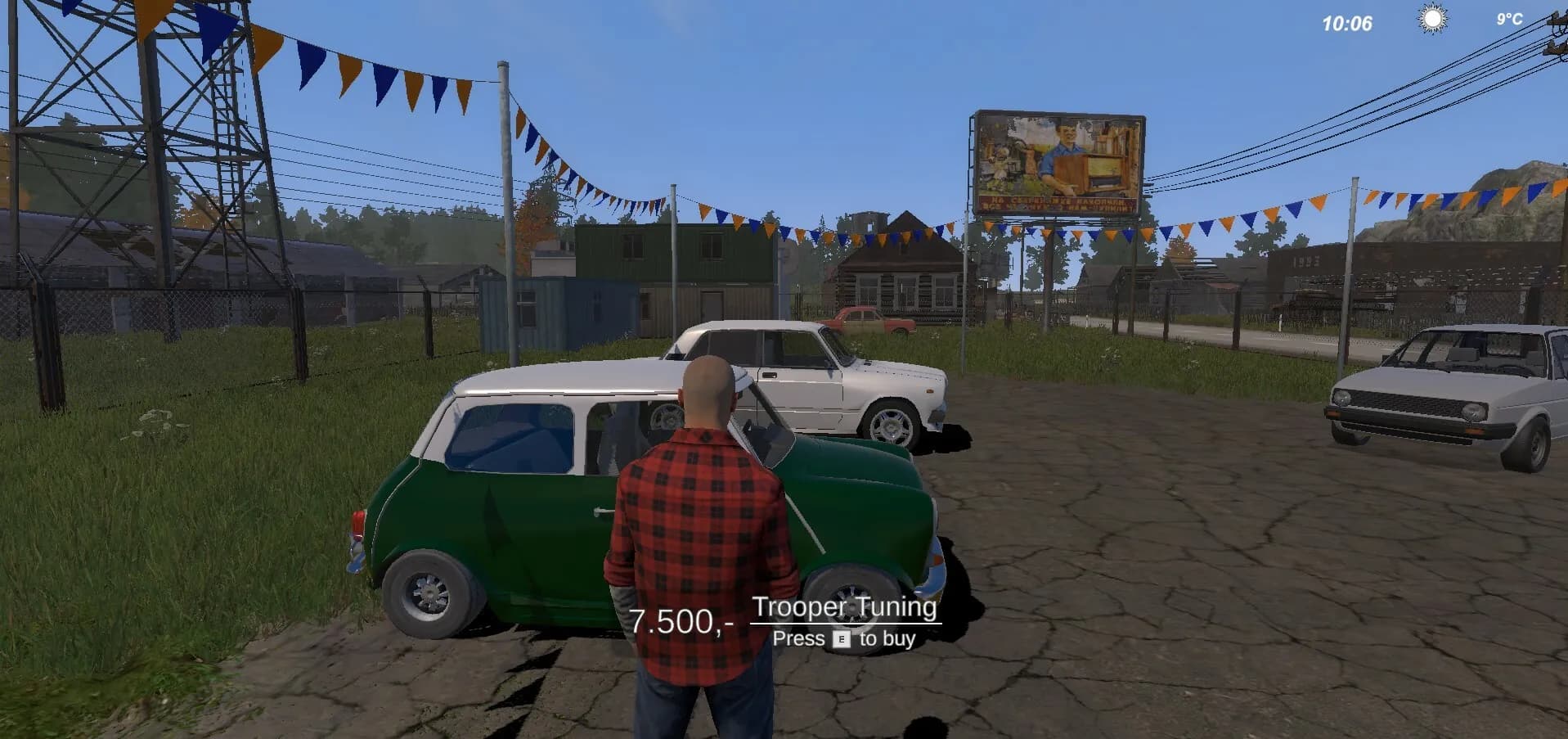The width and height of the screenshot is (1568, 739).
Task: Click the E key prompt icon
Action: 842,639
